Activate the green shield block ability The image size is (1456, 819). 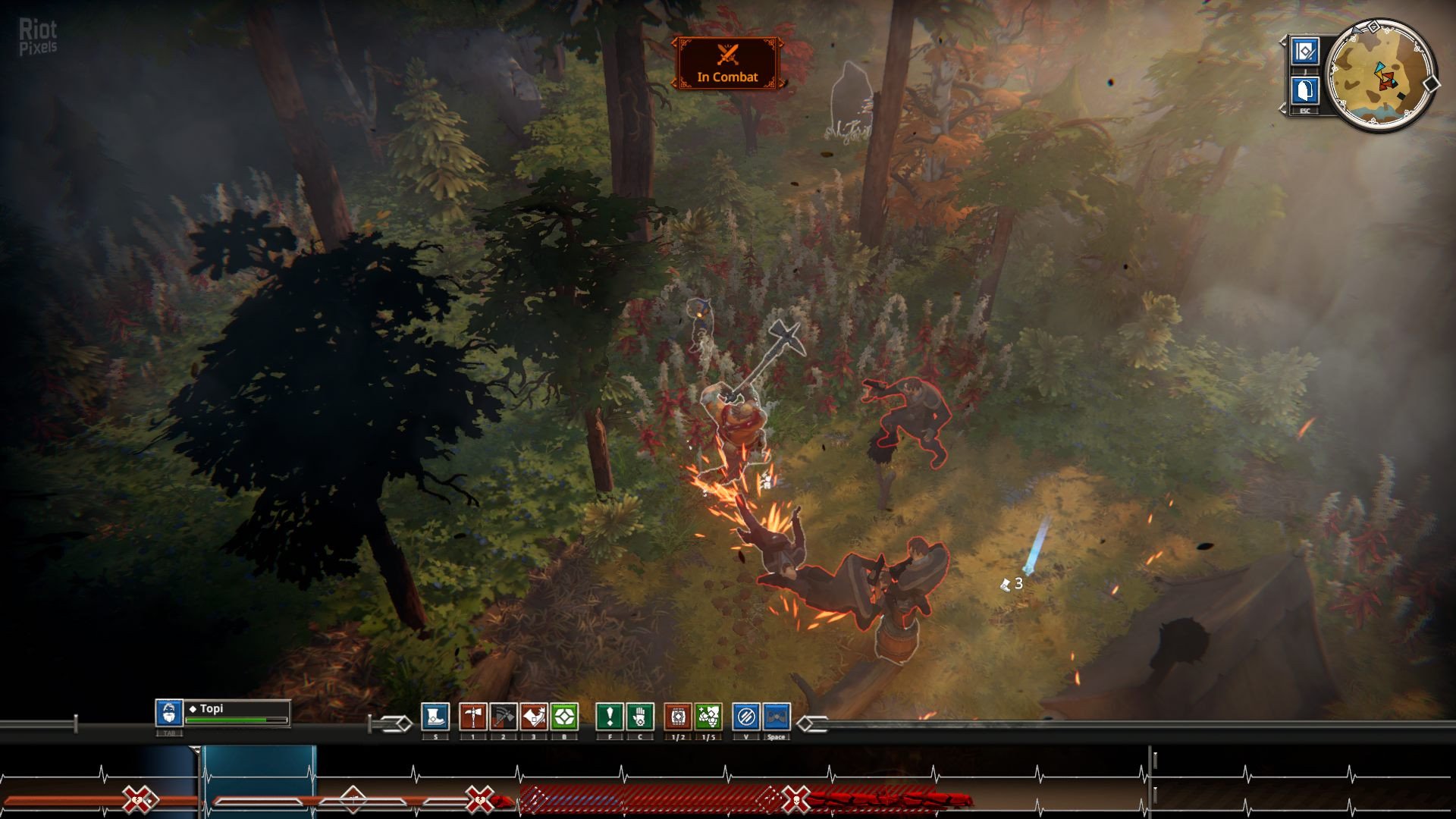[x=564, y=717]
